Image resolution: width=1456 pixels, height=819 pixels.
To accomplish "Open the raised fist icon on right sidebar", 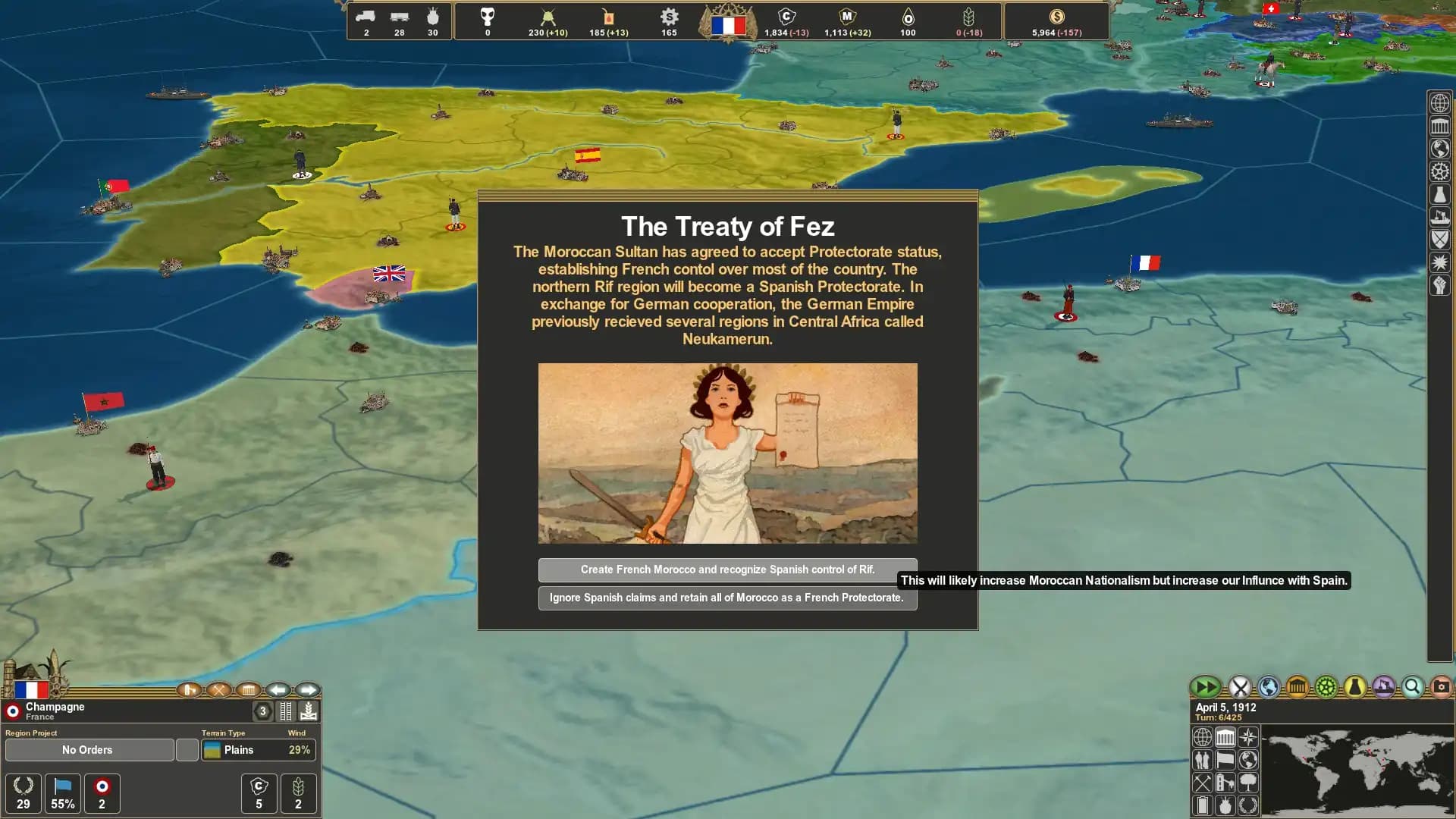I will coord(1439,287).
